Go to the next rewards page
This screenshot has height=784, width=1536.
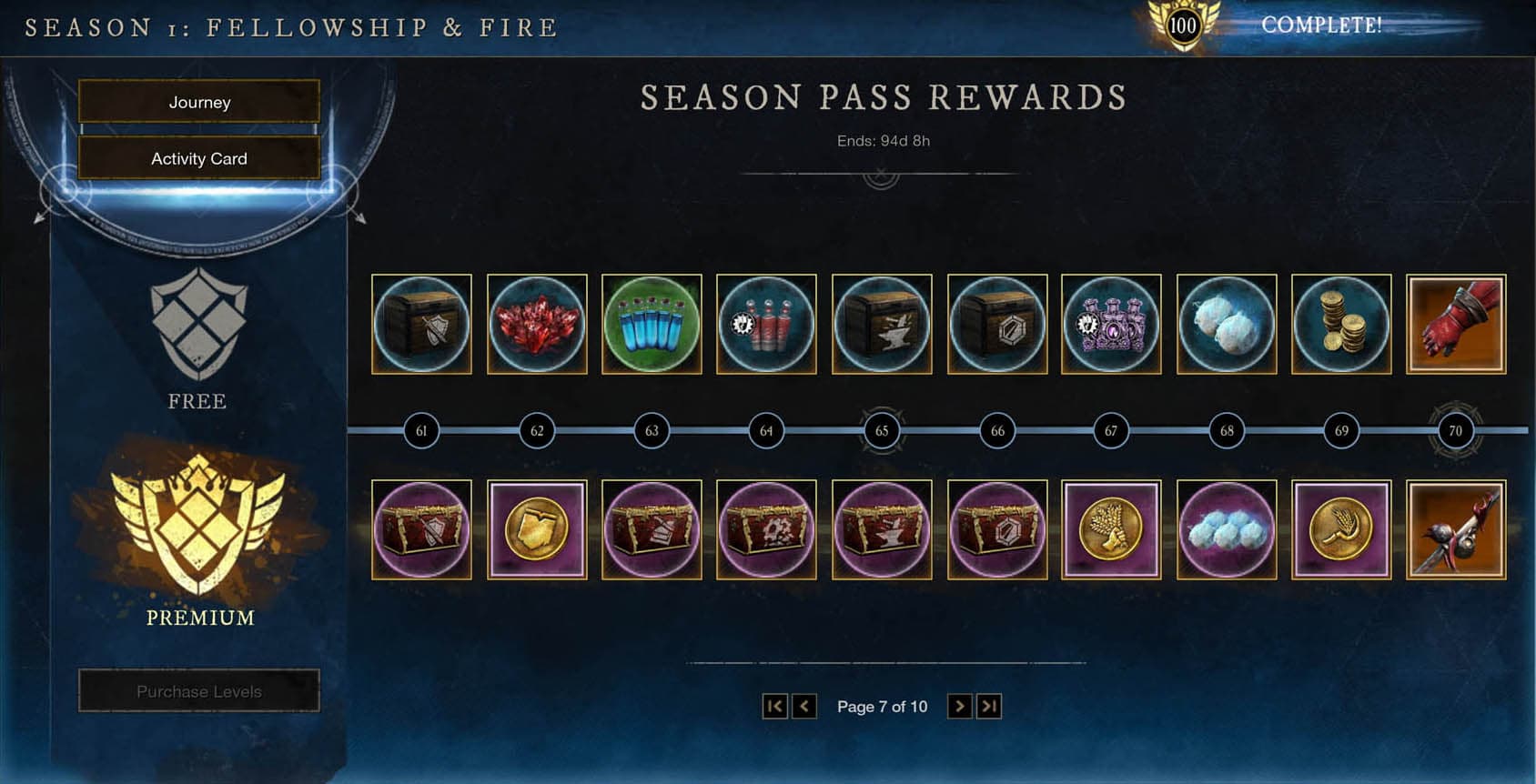(961, 706)
